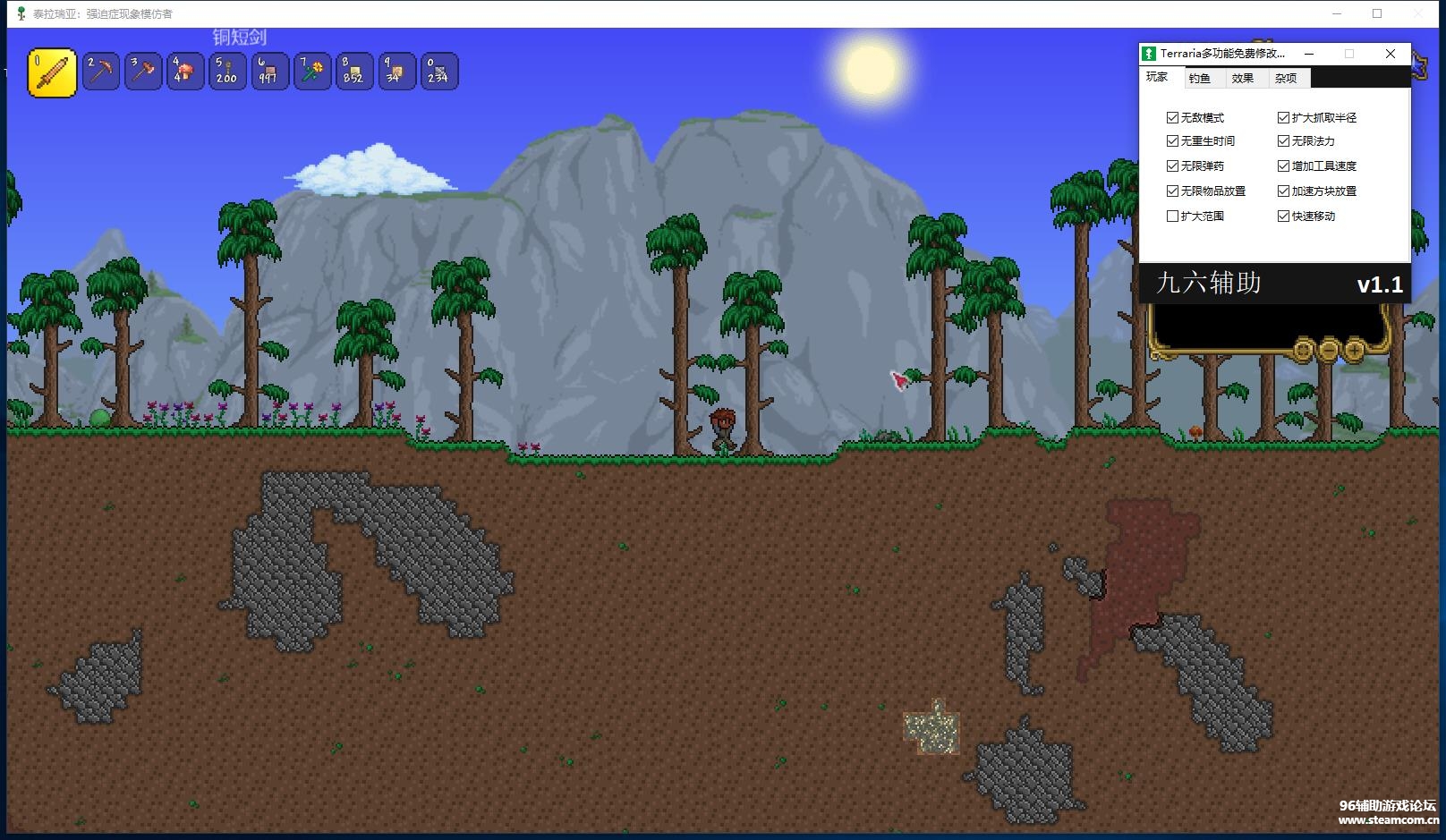Image resolution: width=1446 pixels, height=840 pixels.
Task: Equip the copper axe from the hotbar
Action: [142, 72]
